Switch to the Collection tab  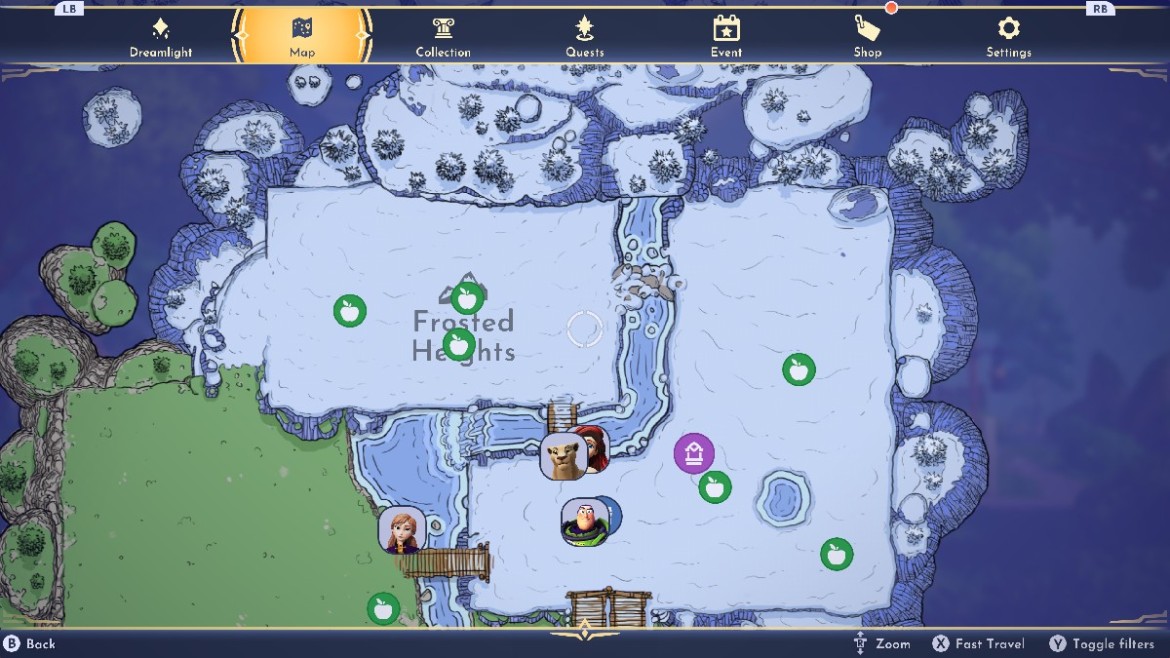point(443,37)
